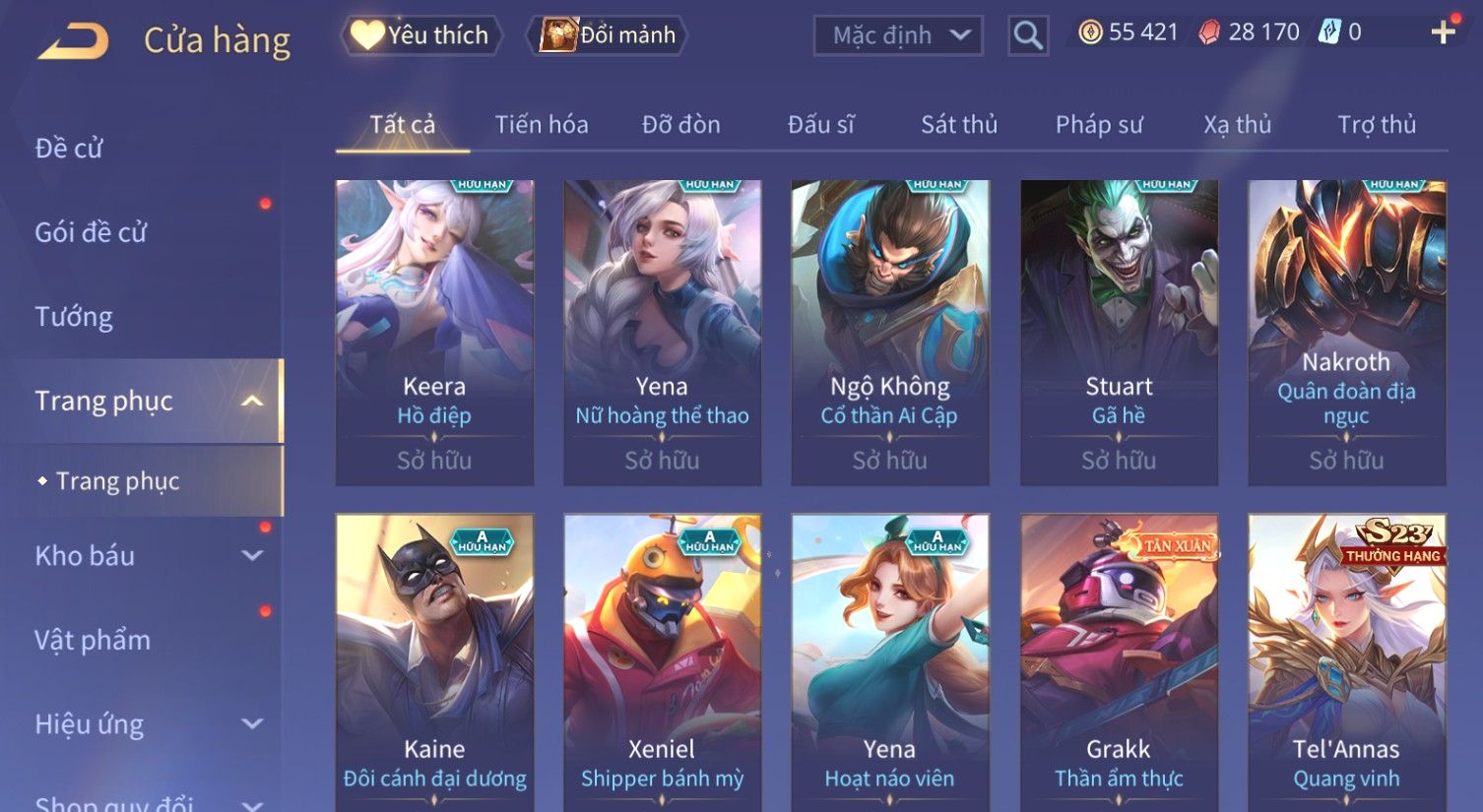Image resolution: width=1483 pixels, height=812 pixels.
Task: Add currency with the plus button
Action: [x=1443, y=32]
